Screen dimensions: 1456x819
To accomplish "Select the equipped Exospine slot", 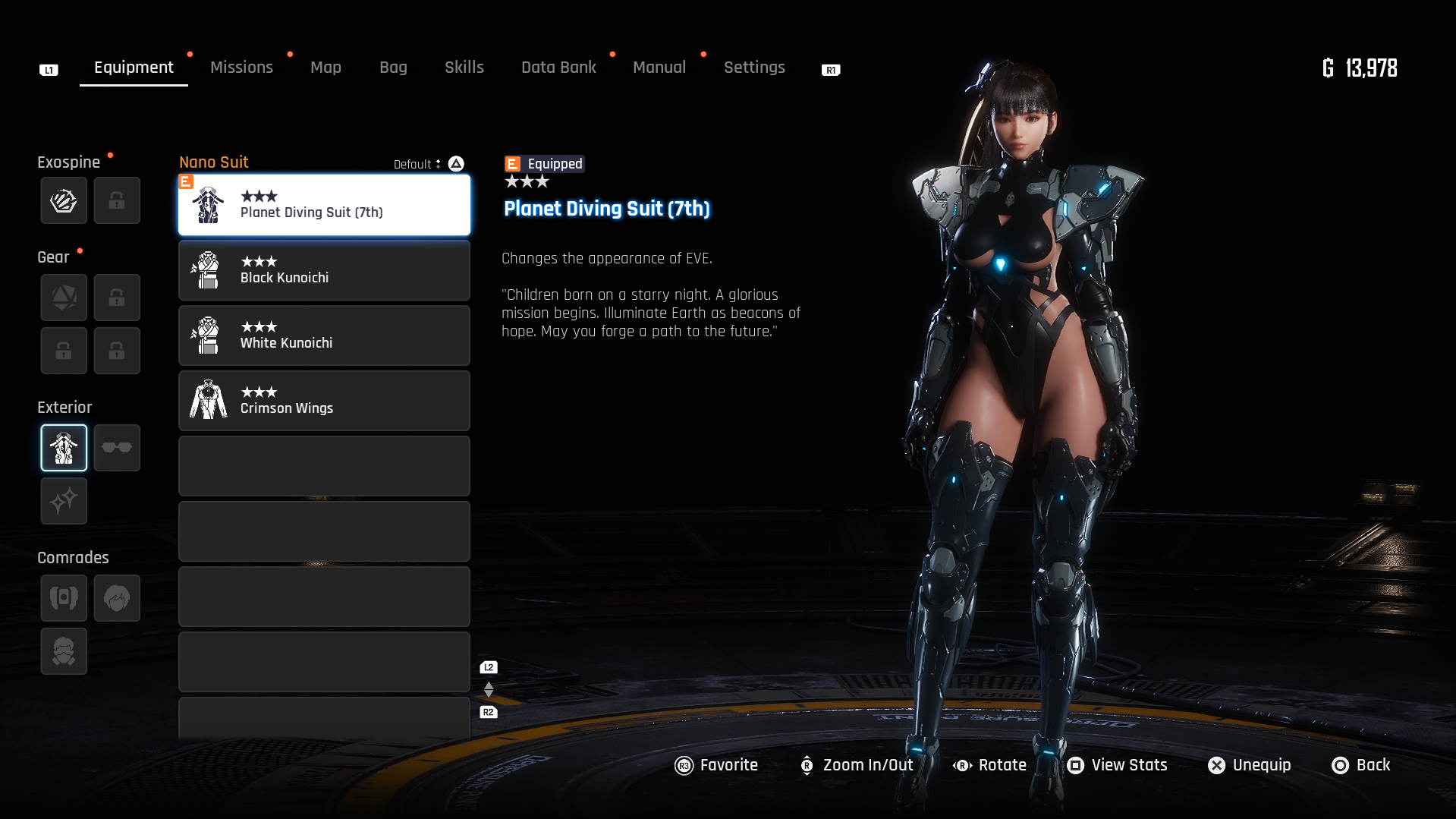I will pos(64,201).
